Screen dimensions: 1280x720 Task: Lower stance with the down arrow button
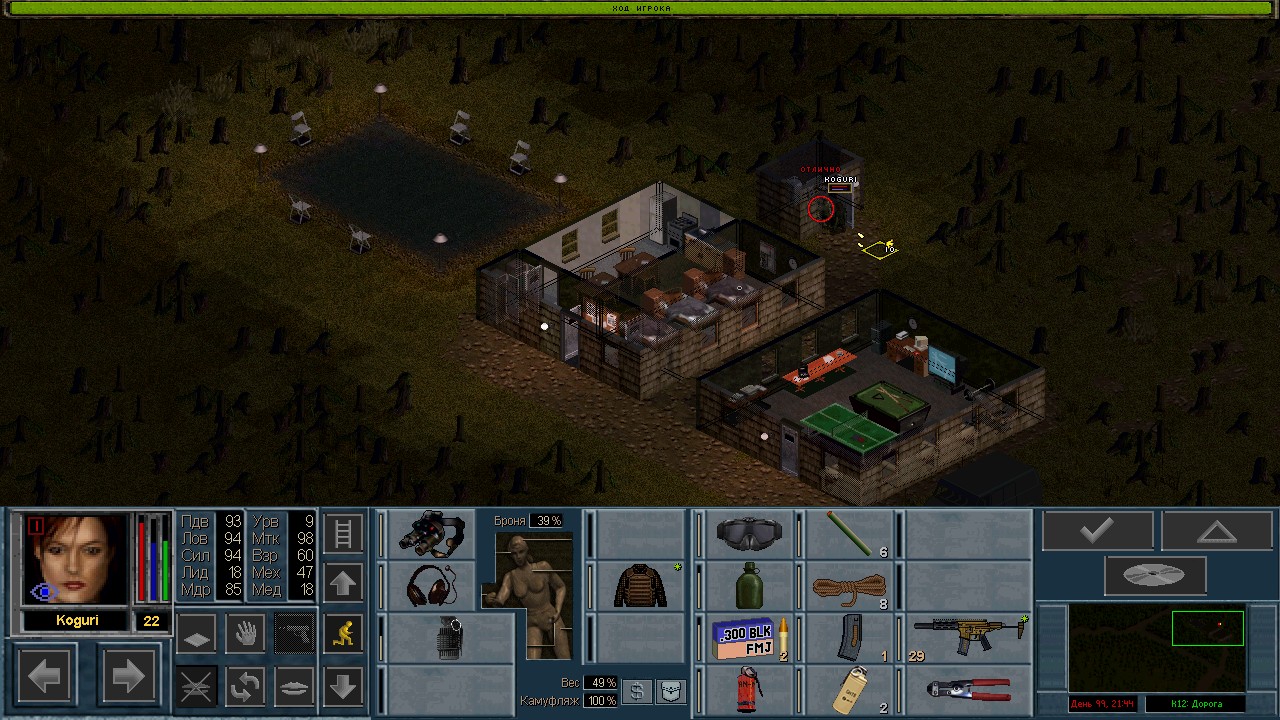pyautogui.click(x=343, y=686)
